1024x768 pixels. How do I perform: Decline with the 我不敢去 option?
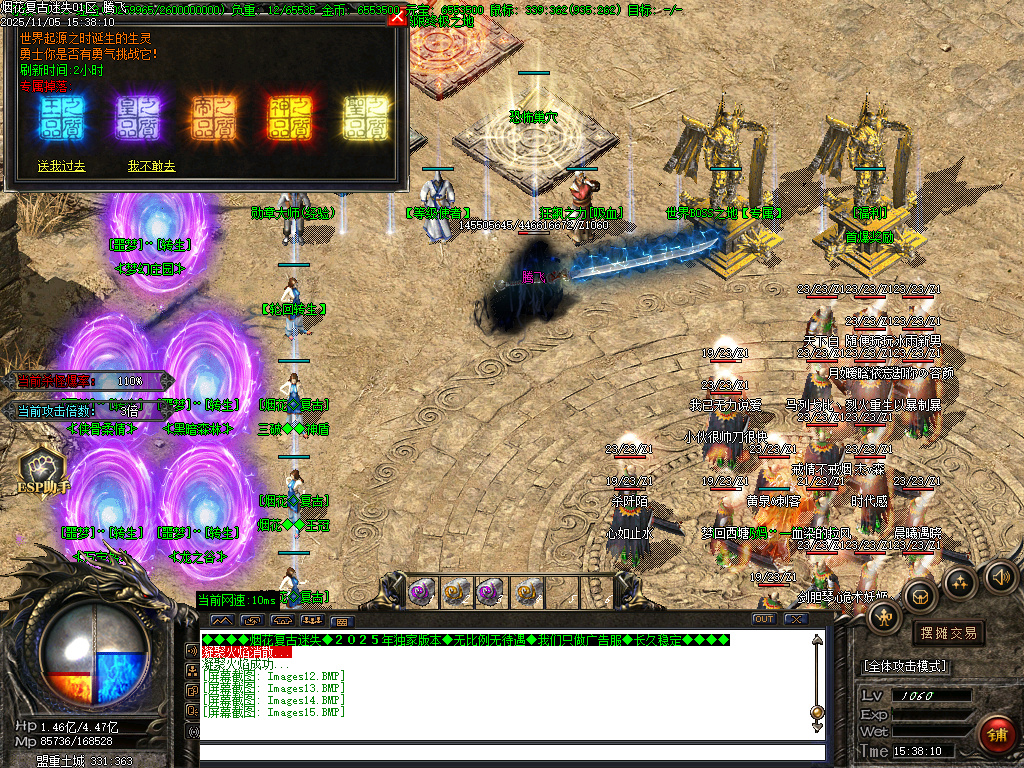[151, 166]
